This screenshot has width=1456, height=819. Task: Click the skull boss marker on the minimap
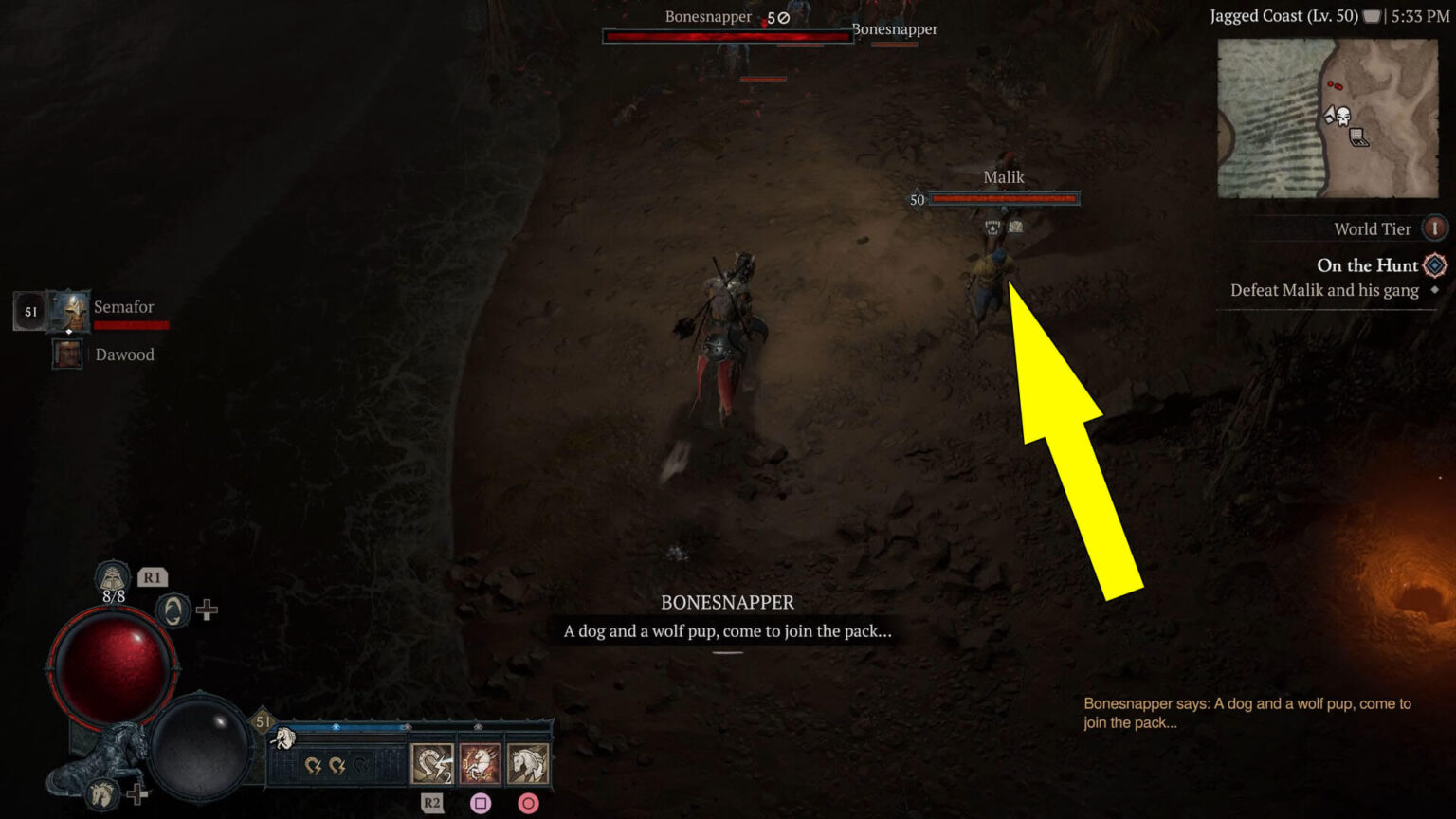tap(1343, 116)
